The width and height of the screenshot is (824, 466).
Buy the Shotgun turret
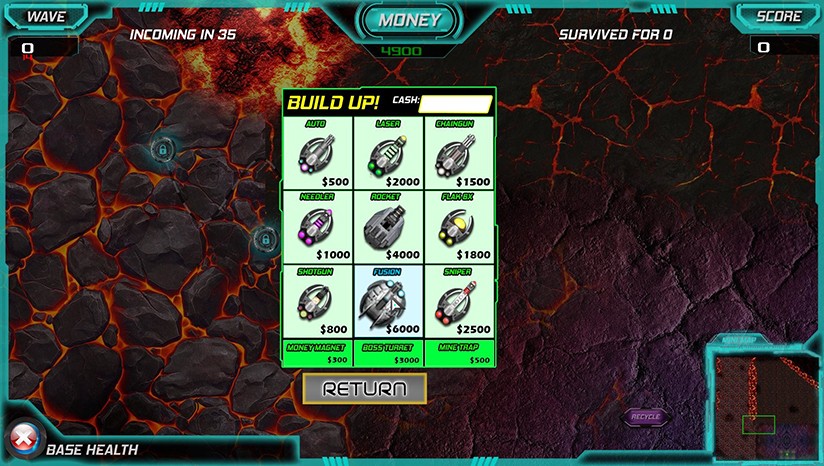pos(317,300)
